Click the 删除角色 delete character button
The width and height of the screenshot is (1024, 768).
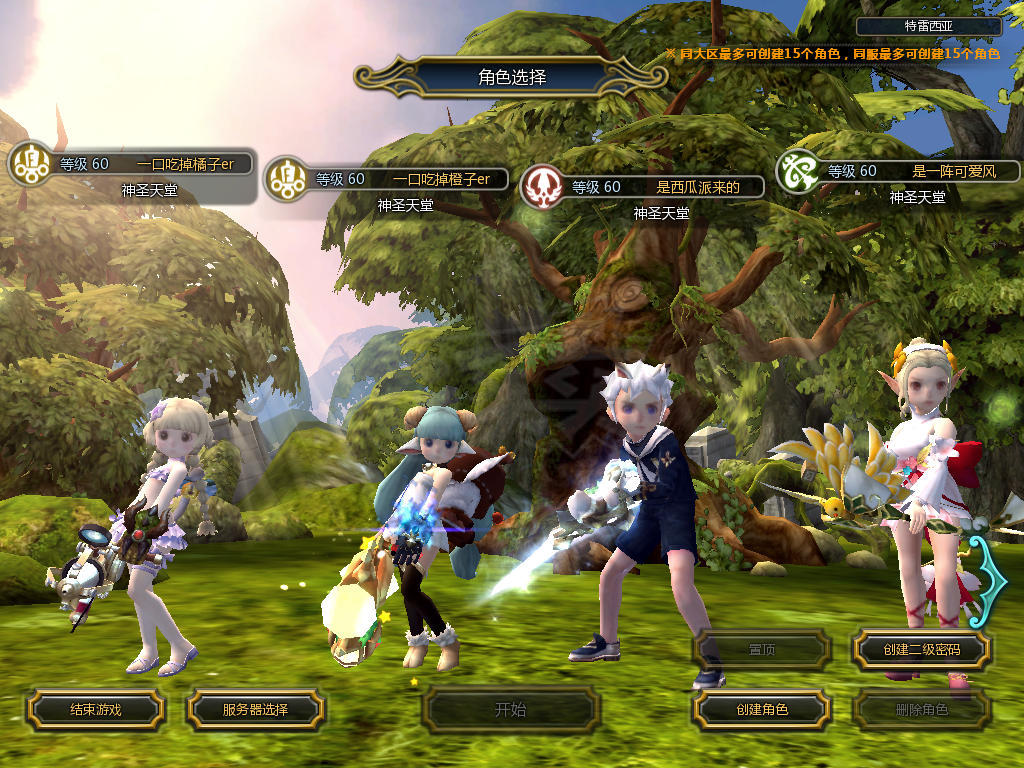(x=921, y=709)
